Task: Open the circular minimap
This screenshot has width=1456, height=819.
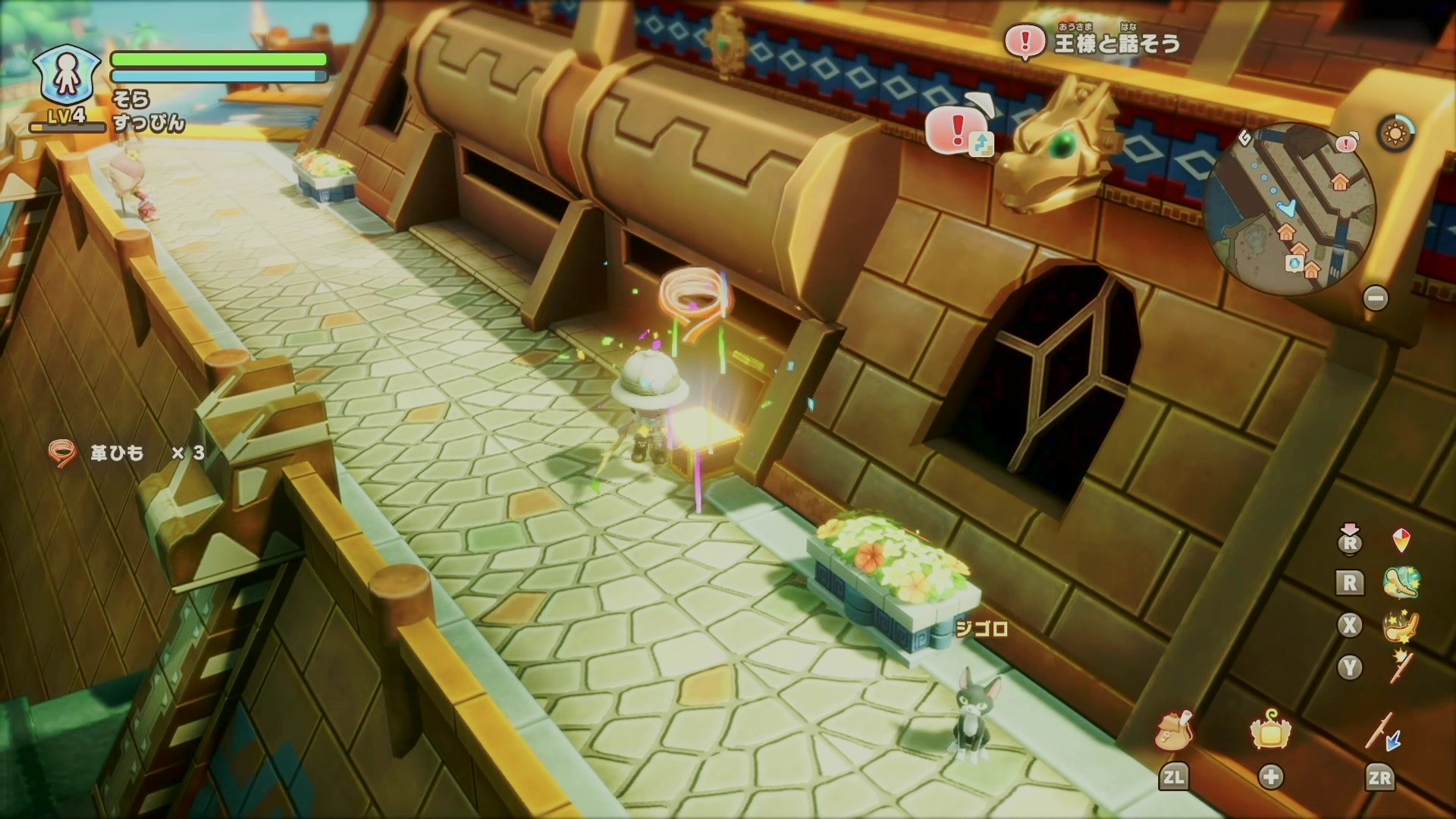Action: tap(1289, 208)
